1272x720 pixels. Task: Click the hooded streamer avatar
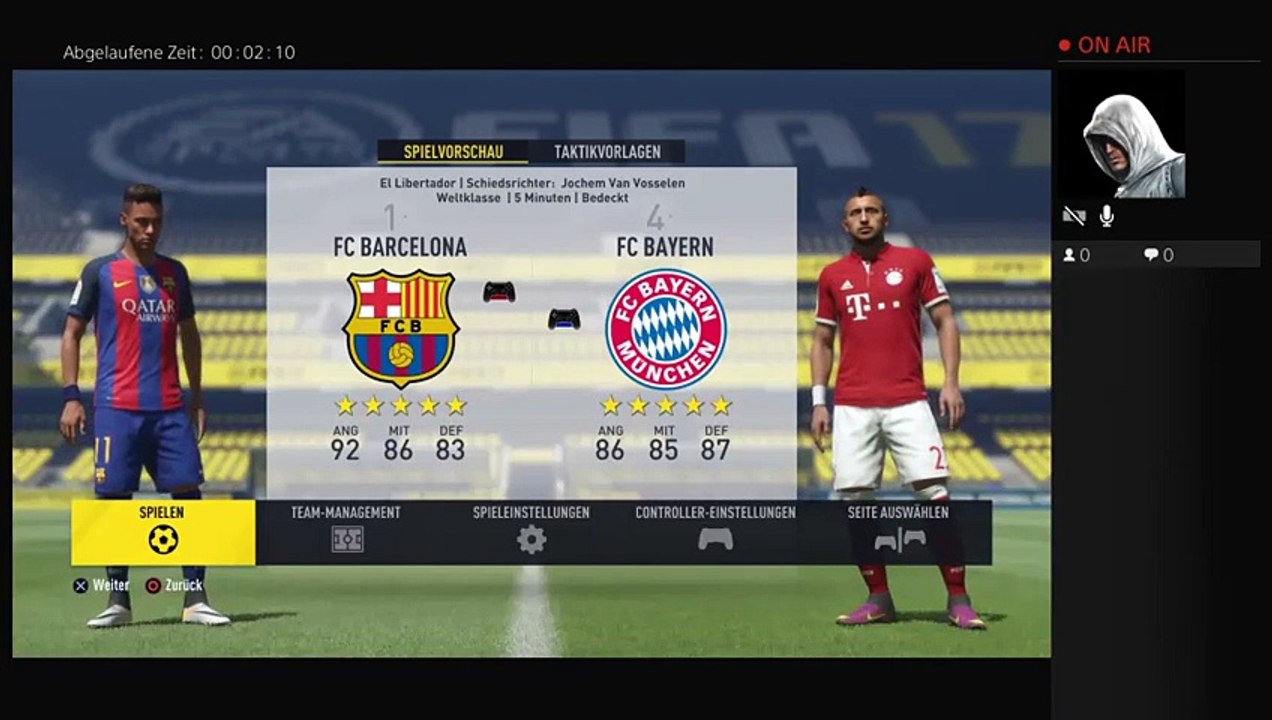(1121, 133)
